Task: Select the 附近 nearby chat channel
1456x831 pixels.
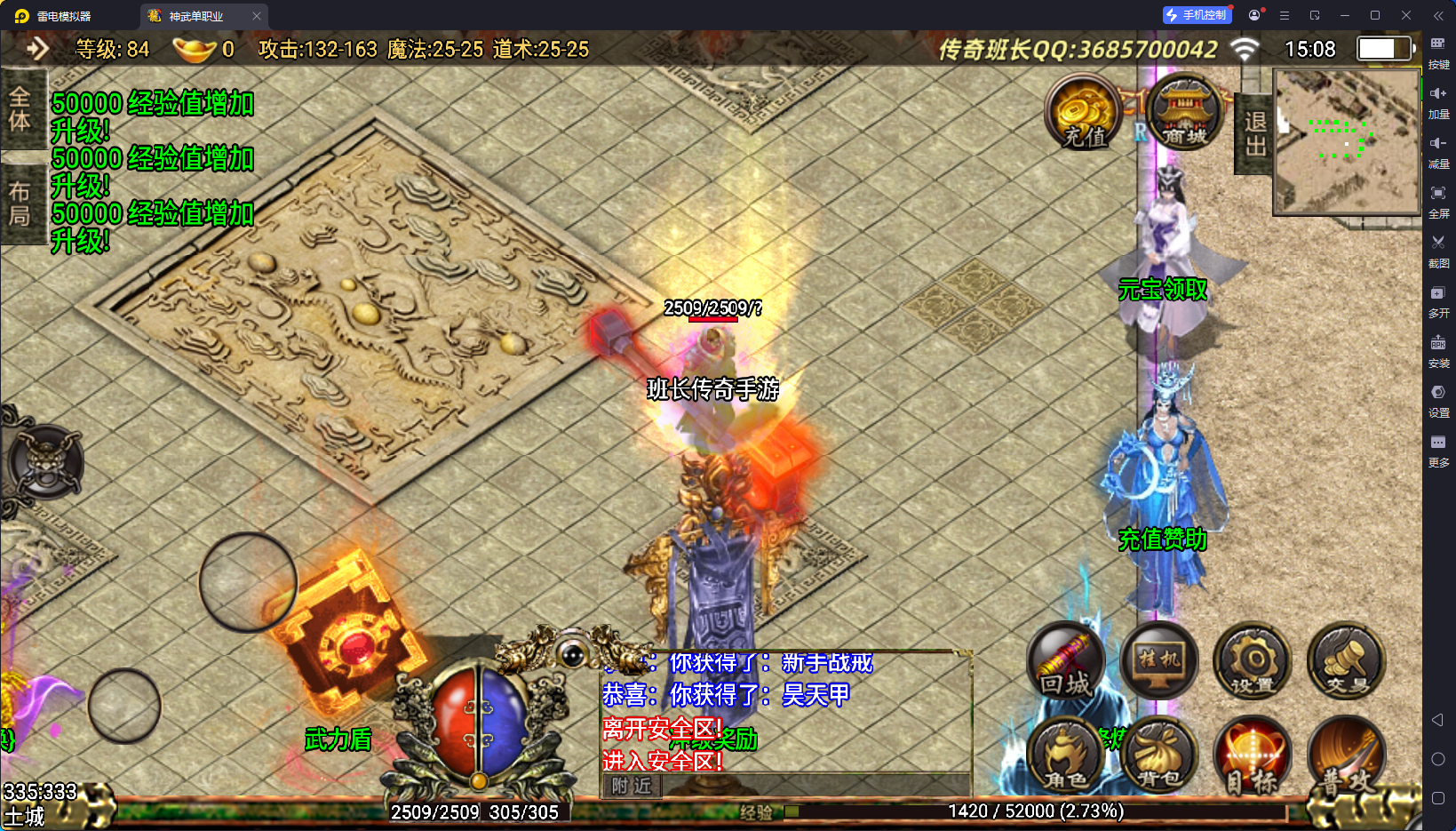Action: pos(632,786)
